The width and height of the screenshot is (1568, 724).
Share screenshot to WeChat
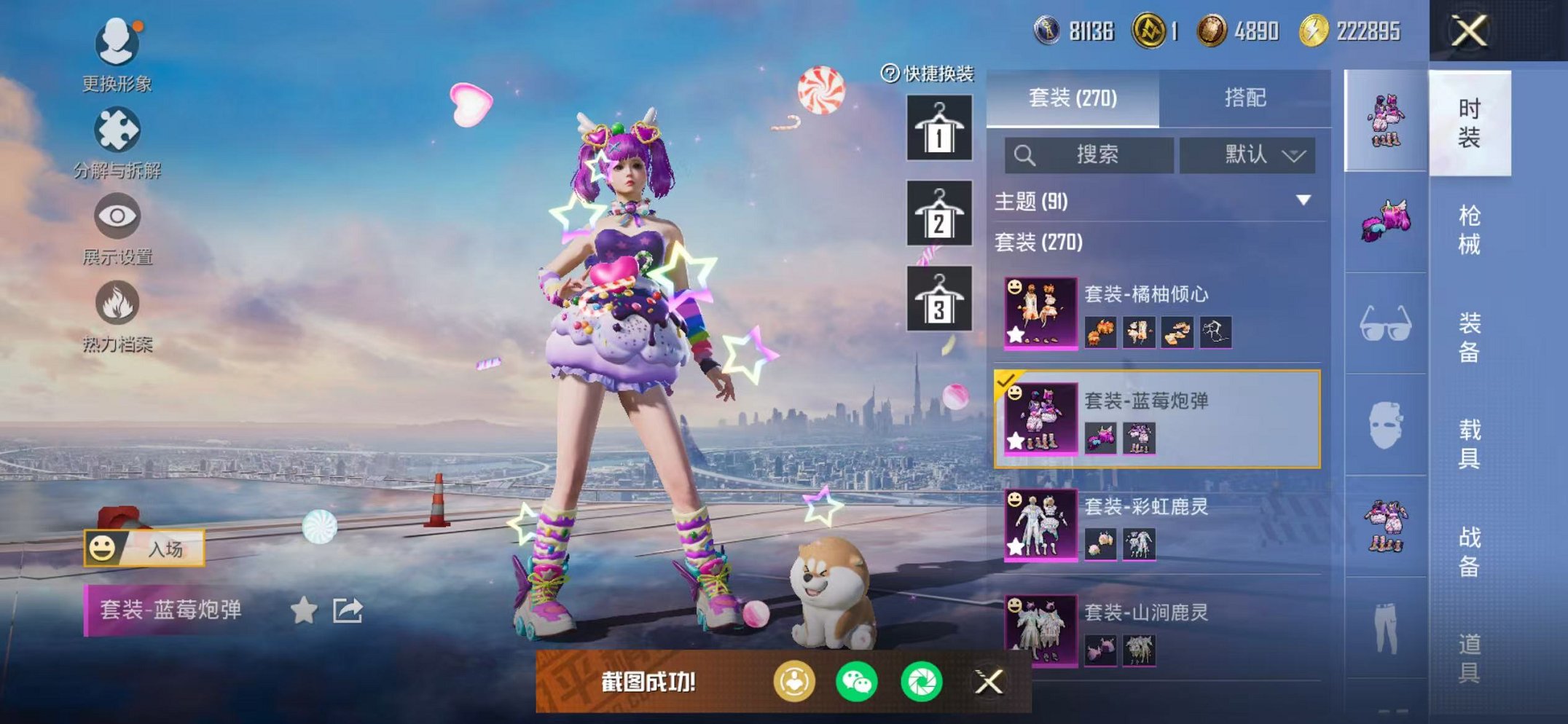pyautogui.click(x=857, y=682)
